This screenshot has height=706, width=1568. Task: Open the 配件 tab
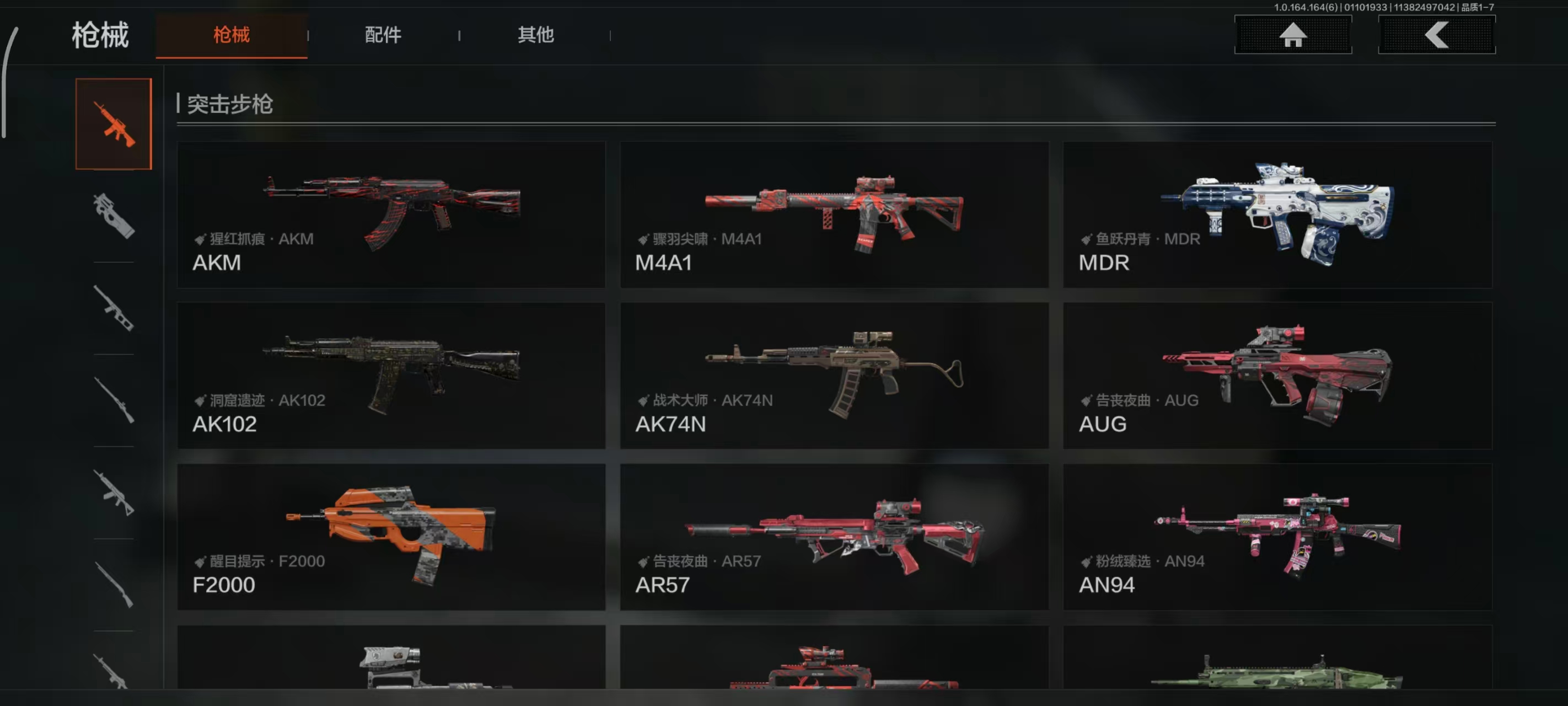click(383, 35)
